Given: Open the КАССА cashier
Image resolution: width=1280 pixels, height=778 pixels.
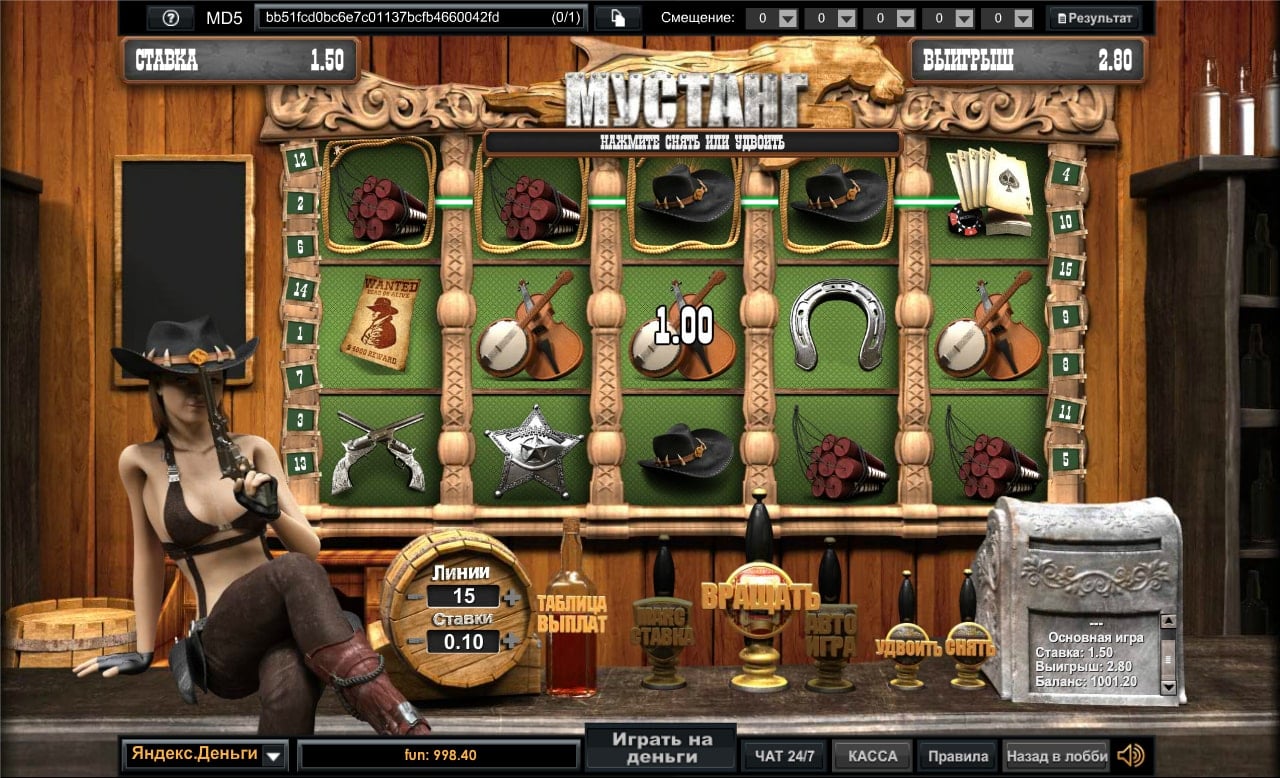Looking at the screenshot, I should [872, 756].
